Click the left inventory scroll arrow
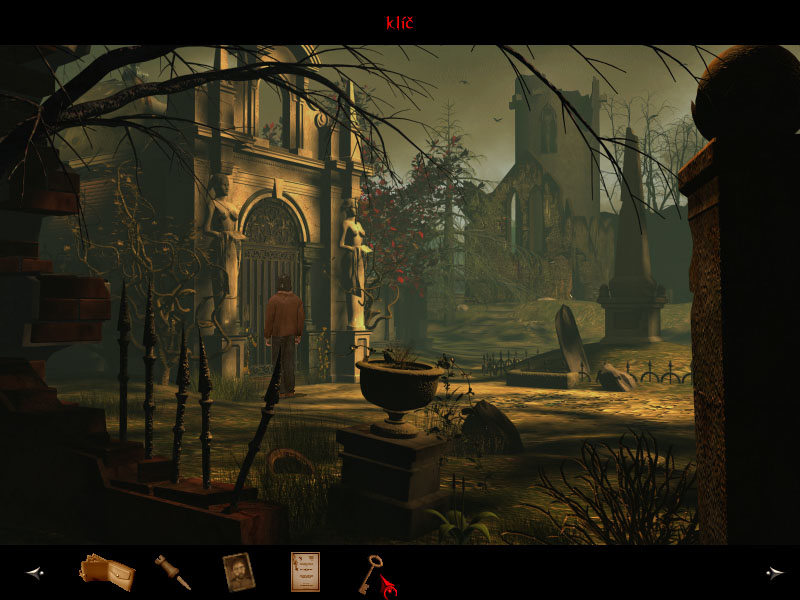The image size is (800, 600). (35, 573)
